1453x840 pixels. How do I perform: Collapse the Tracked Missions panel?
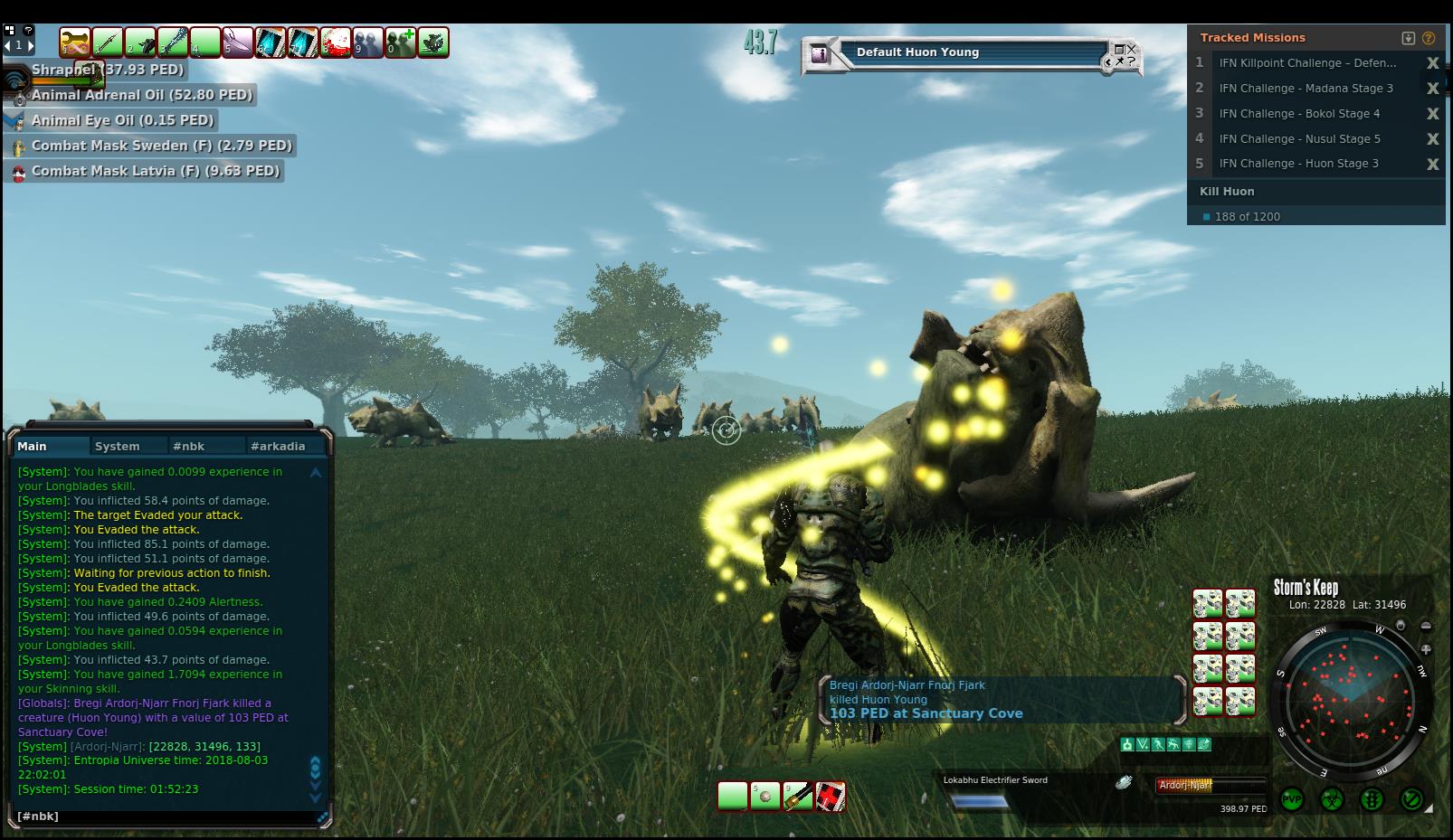point(1408,38)
